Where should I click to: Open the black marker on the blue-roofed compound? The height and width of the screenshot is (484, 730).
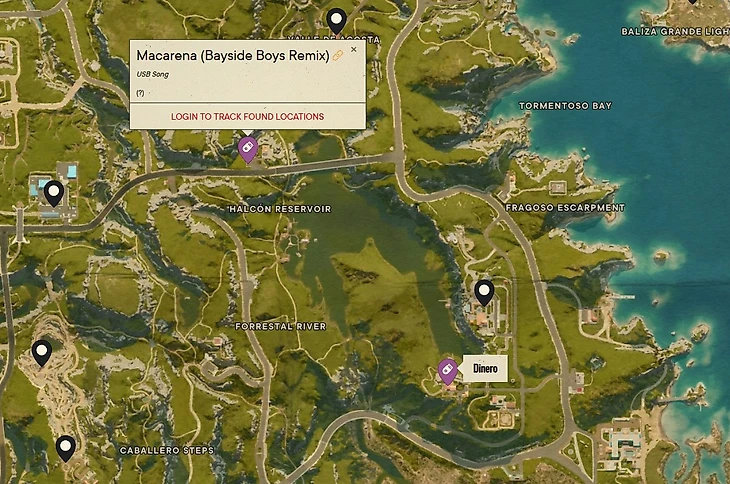(54, 193)
